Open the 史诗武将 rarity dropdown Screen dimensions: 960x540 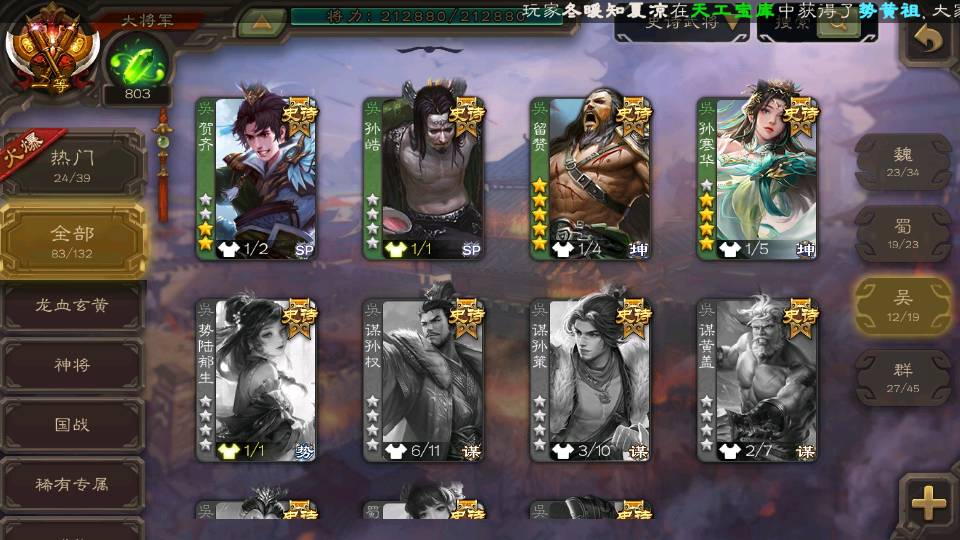(681, 25)
